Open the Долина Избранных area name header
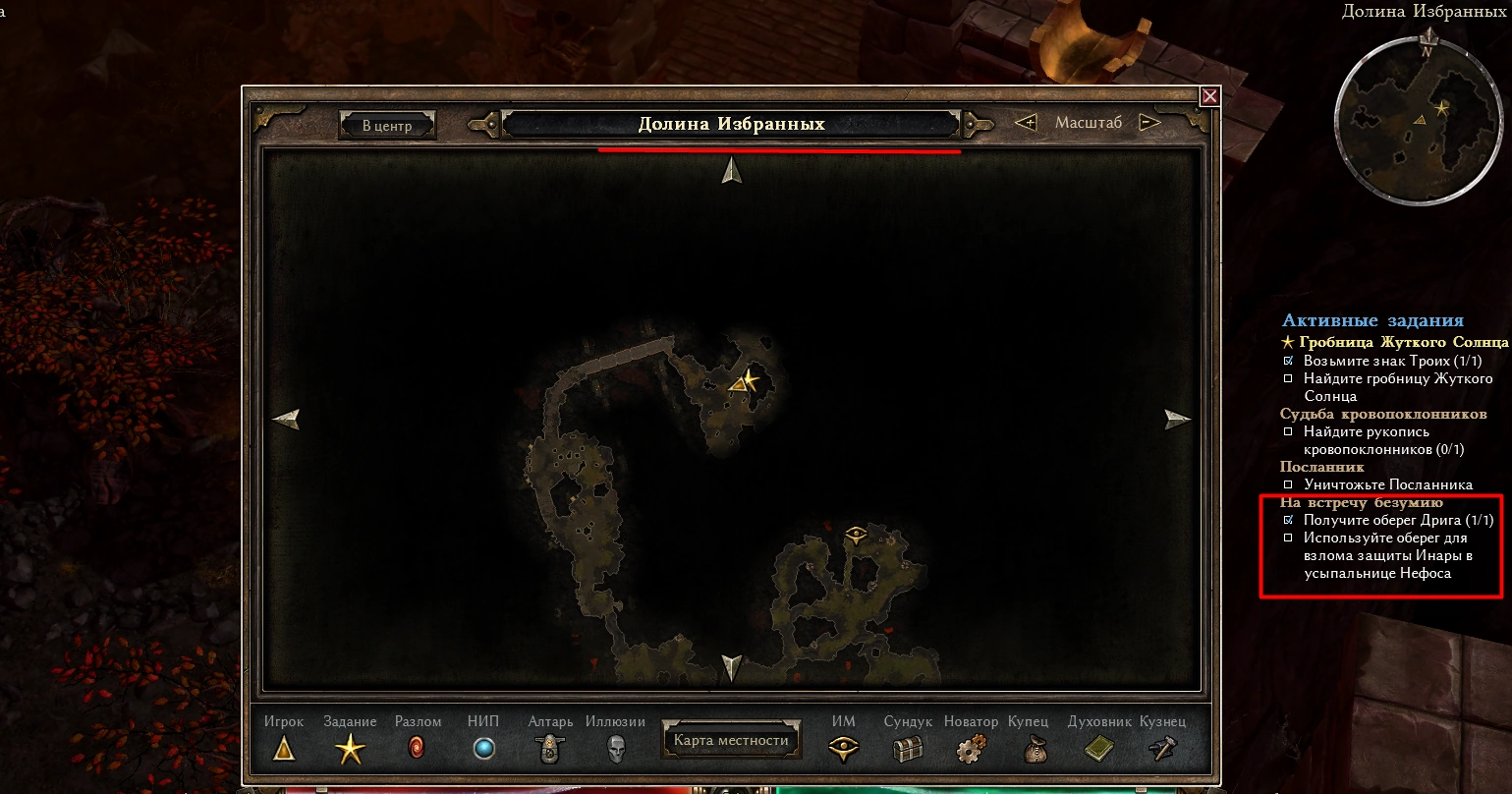This screenshot has height=794, width=1512. point(731,122)
